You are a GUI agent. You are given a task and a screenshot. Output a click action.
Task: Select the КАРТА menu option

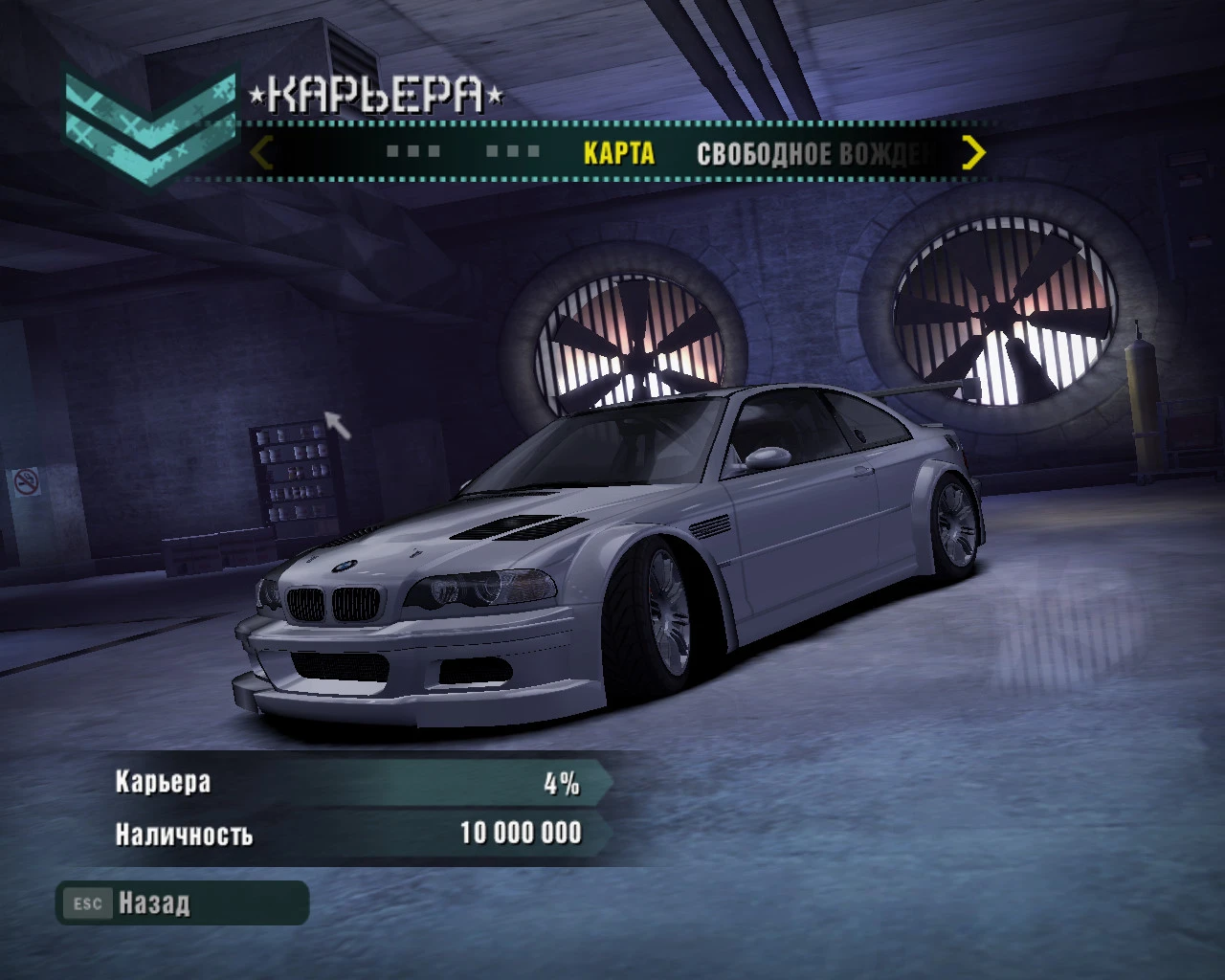(619, 153)
